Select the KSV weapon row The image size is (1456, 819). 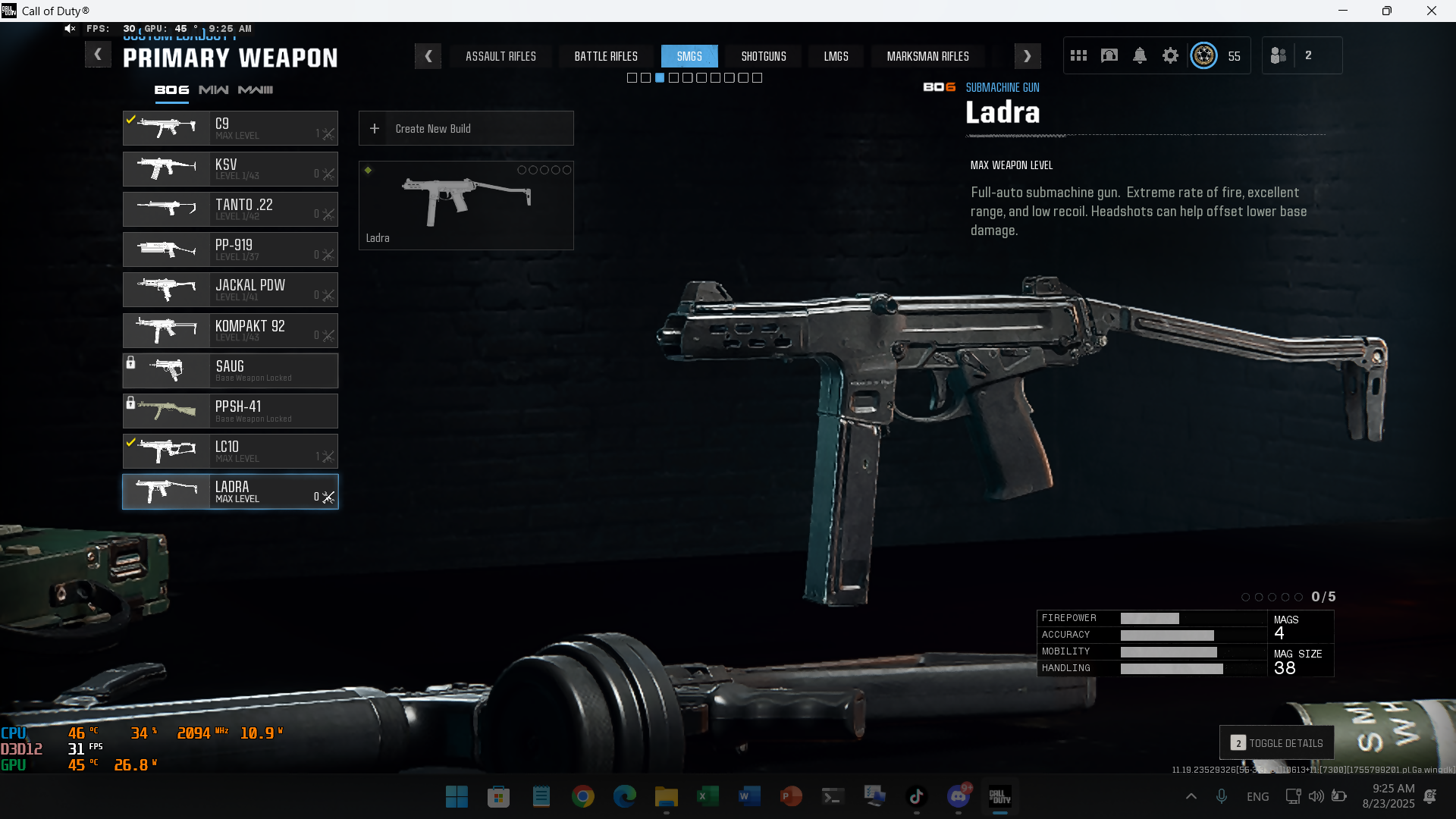(x=230, y=169)
